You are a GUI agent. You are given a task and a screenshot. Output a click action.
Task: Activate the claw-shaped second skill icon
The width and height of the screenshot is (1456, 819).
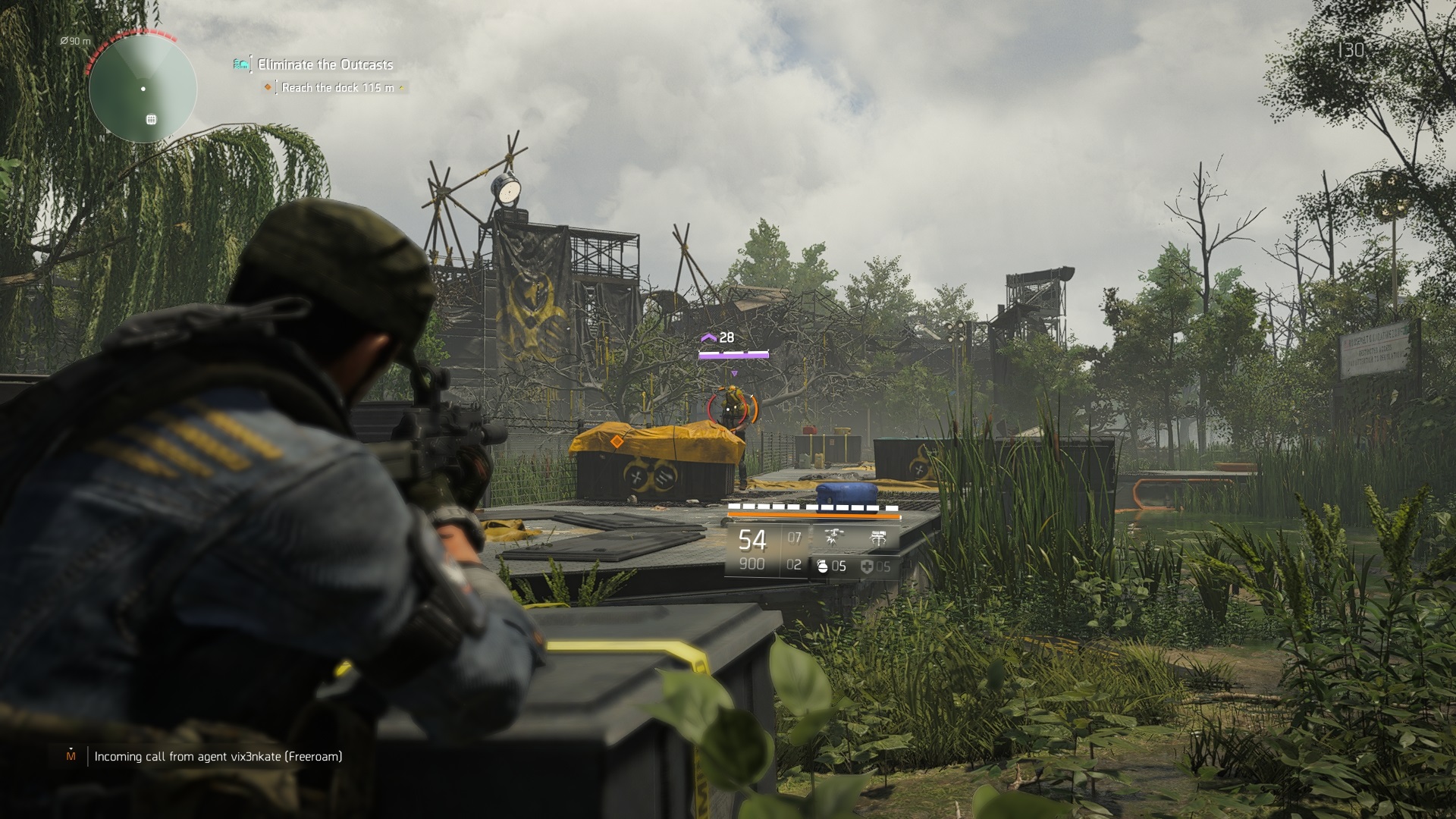[878, 539]
